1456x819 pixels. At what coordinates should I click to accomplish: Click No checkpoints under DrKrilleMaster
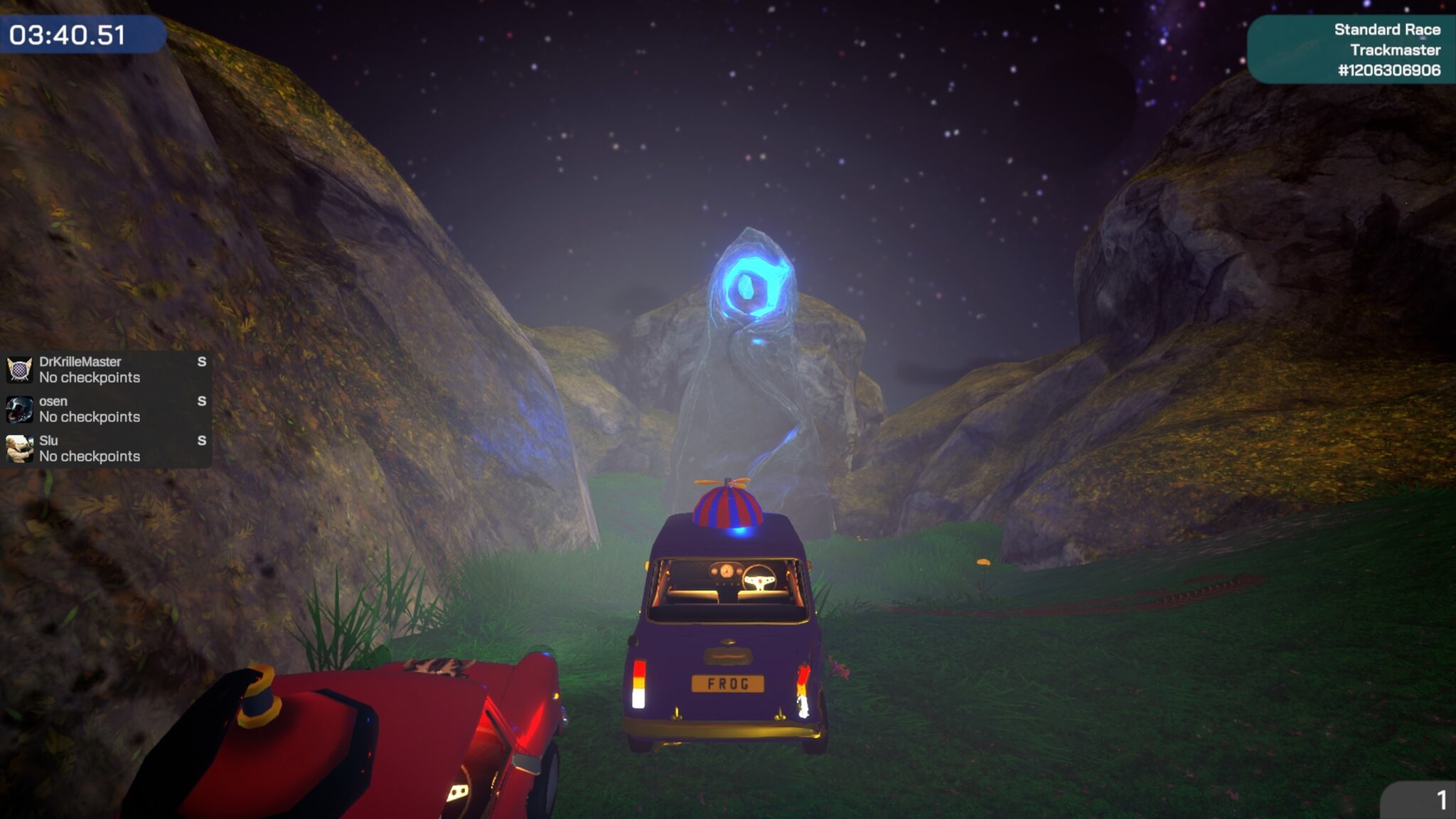click(x=89, y=378)
